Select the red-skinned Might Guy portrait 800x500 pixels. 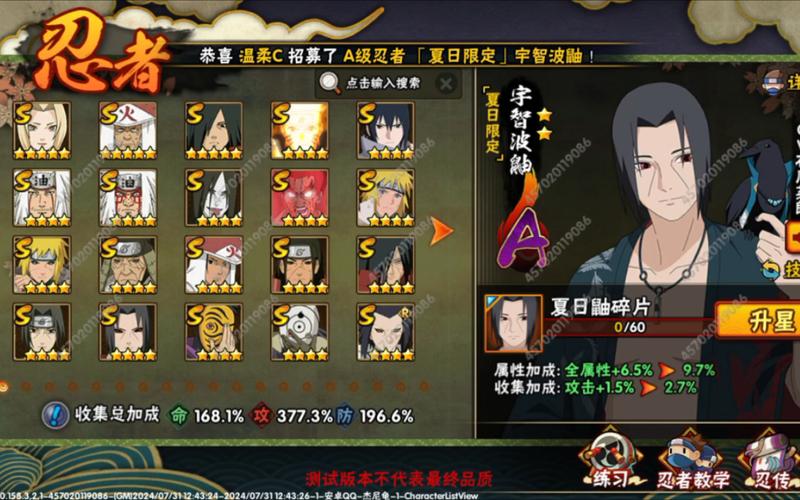[299, 197]
